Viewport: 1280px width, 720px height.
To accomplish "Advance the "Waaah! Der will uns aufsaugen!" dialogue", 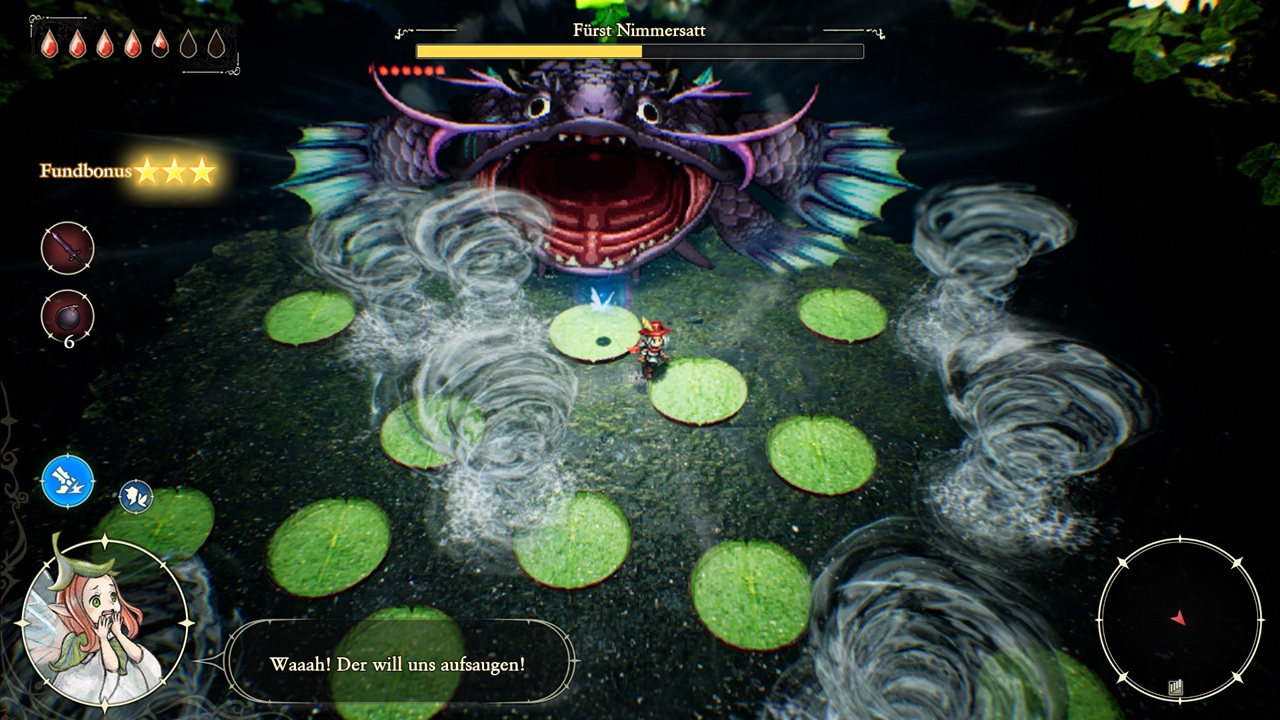I will pos(398,664).
